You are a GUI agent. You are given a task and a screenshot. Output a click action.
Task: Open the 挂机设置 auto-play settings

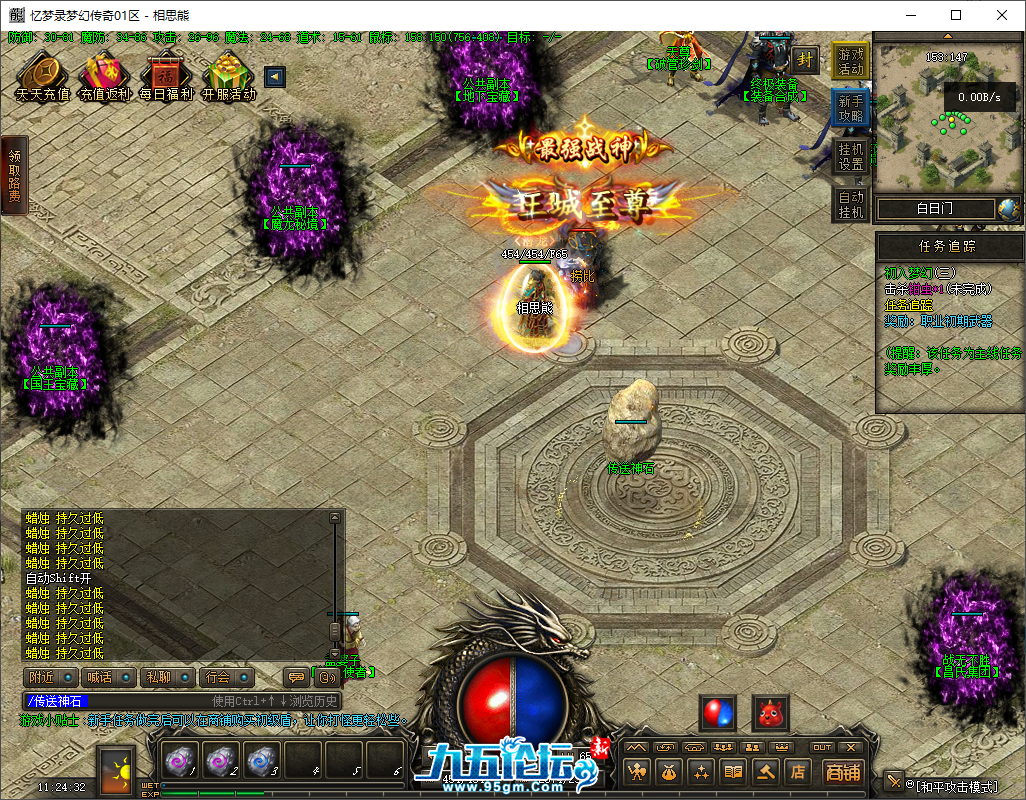point(851,157)
